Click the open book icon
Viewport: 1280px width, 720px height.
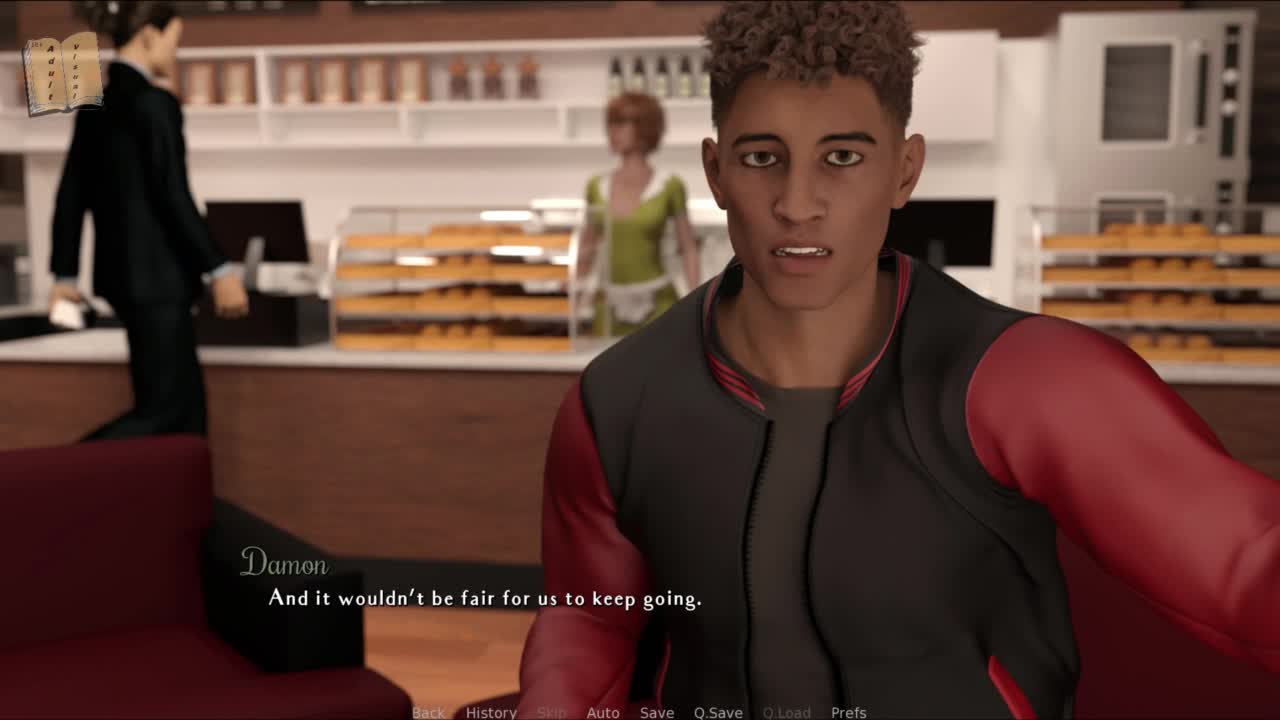(x=63, y=73)
